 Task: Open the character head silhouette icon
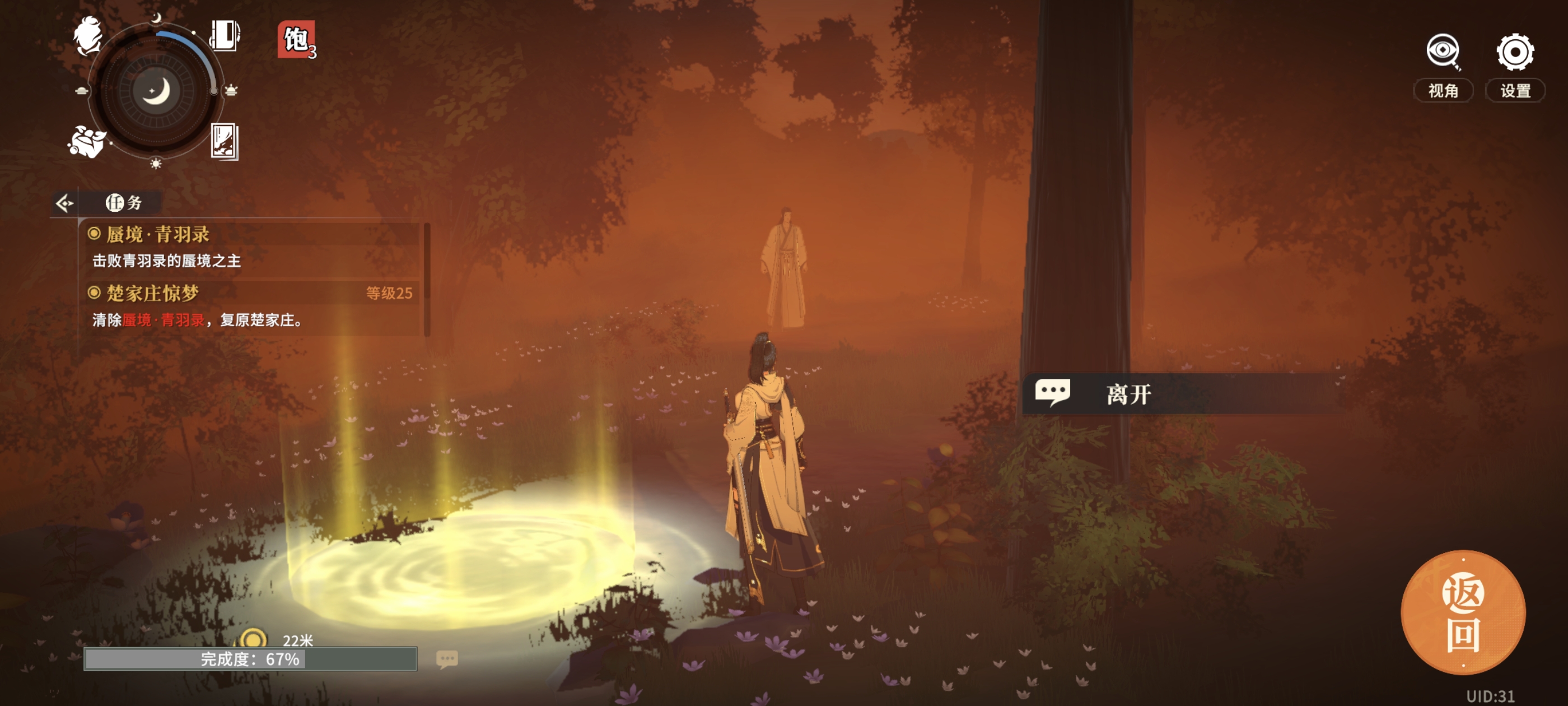(88, 36)
